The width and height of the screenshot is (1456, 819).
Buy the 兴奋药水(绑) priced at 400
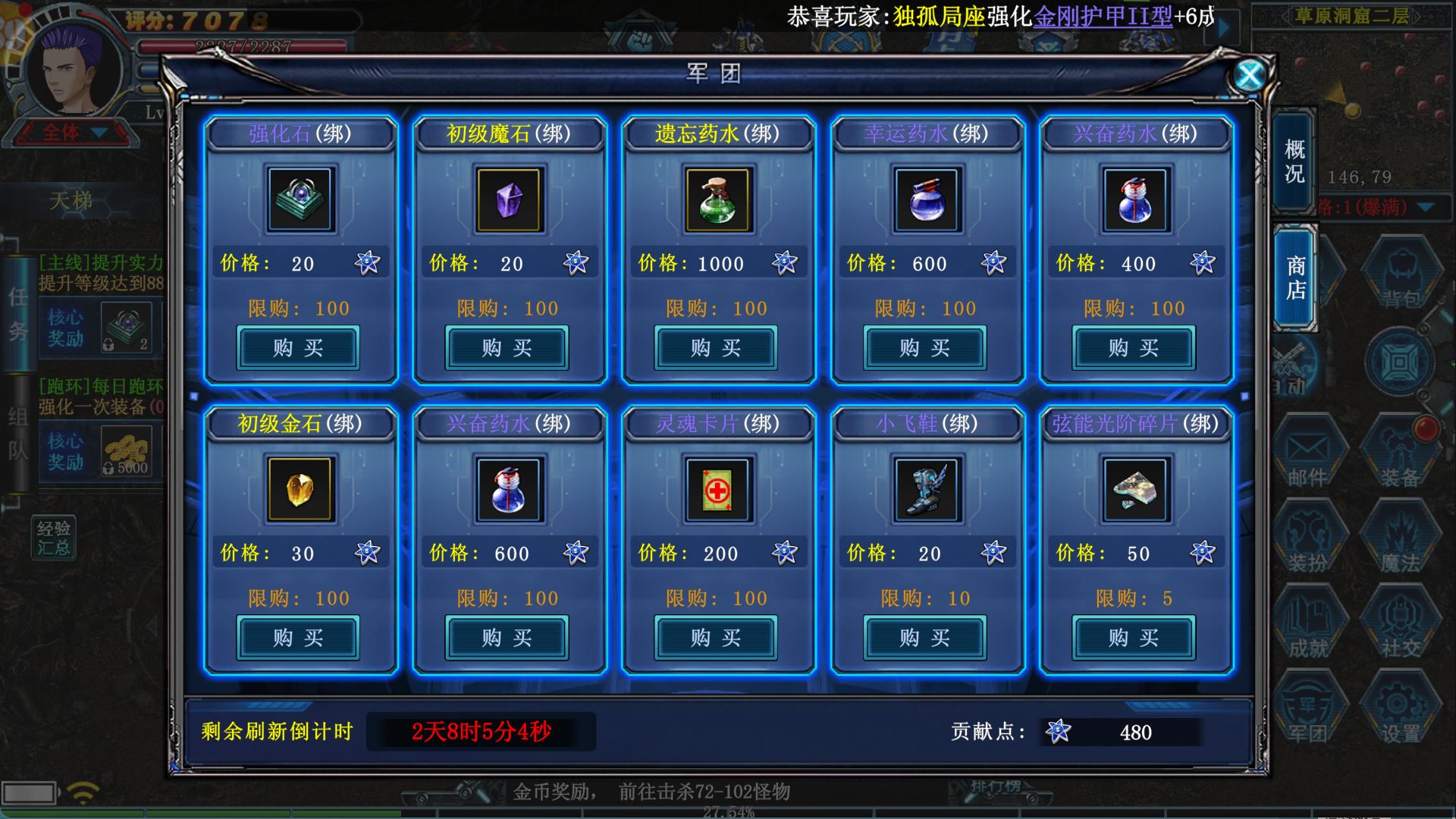point(1134,348)
